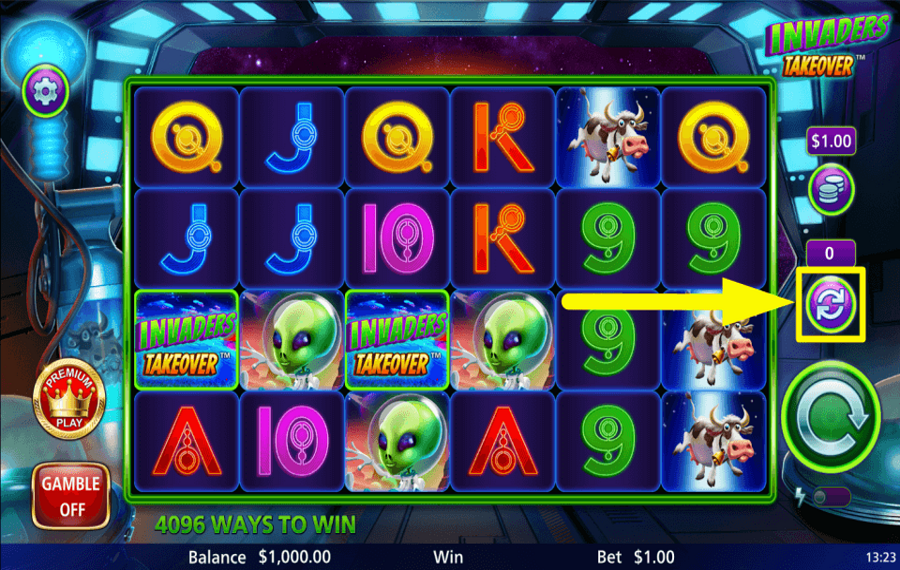Image resolution: width=900 pixels, height=570 pixels.
Task: Open the coin stack bet selector
Action: pyautogui.click(x=830, y=189)
